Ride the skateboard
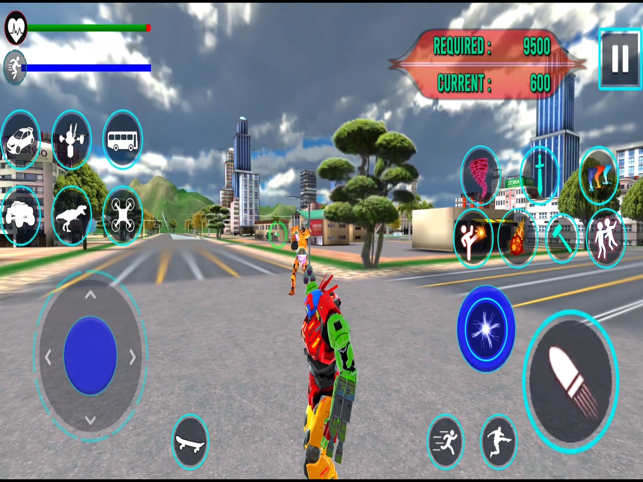The image size is (643, 482). pos(190,441)
